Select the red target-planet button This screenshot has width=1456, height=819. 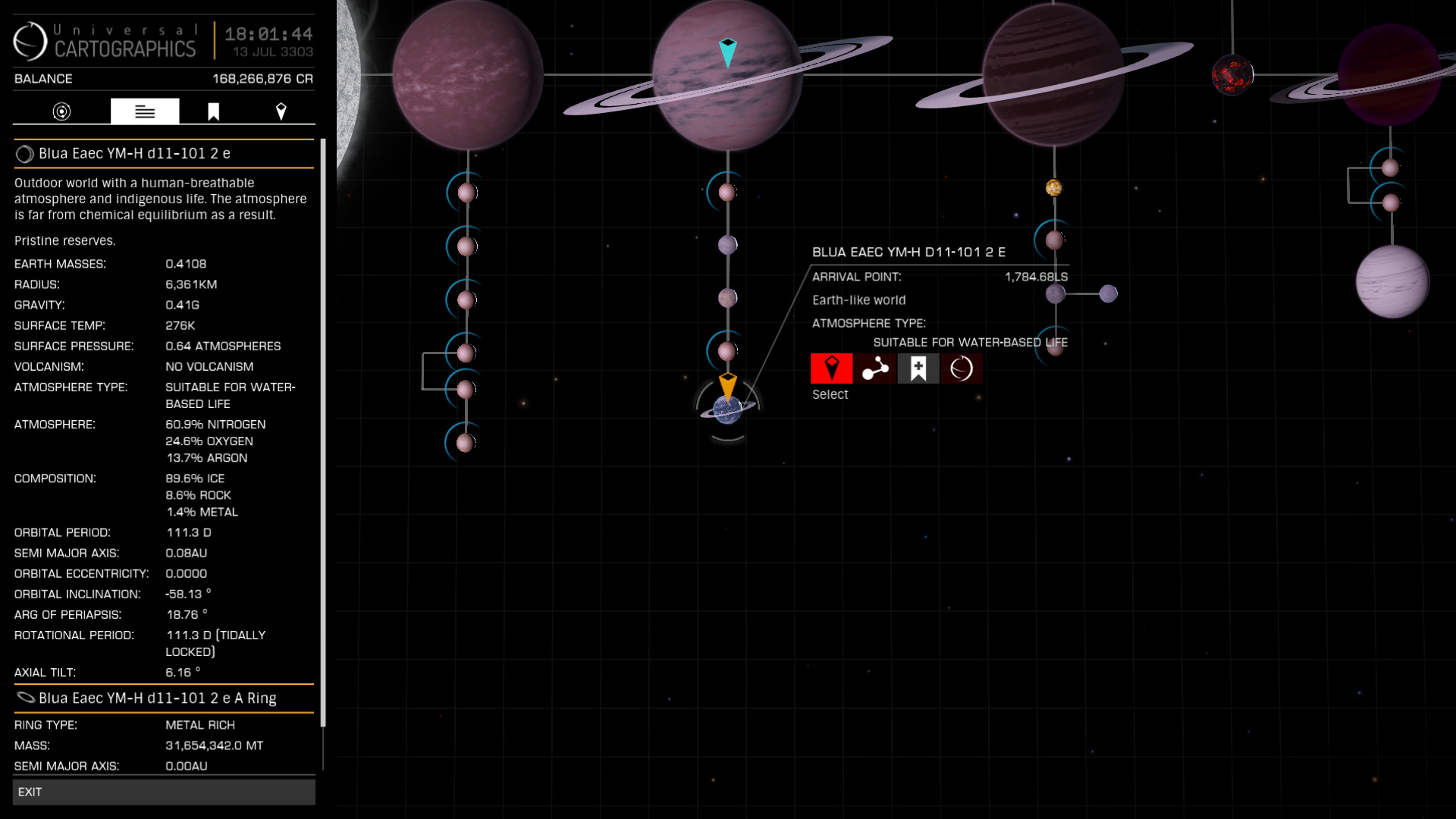tap(831, 369)
